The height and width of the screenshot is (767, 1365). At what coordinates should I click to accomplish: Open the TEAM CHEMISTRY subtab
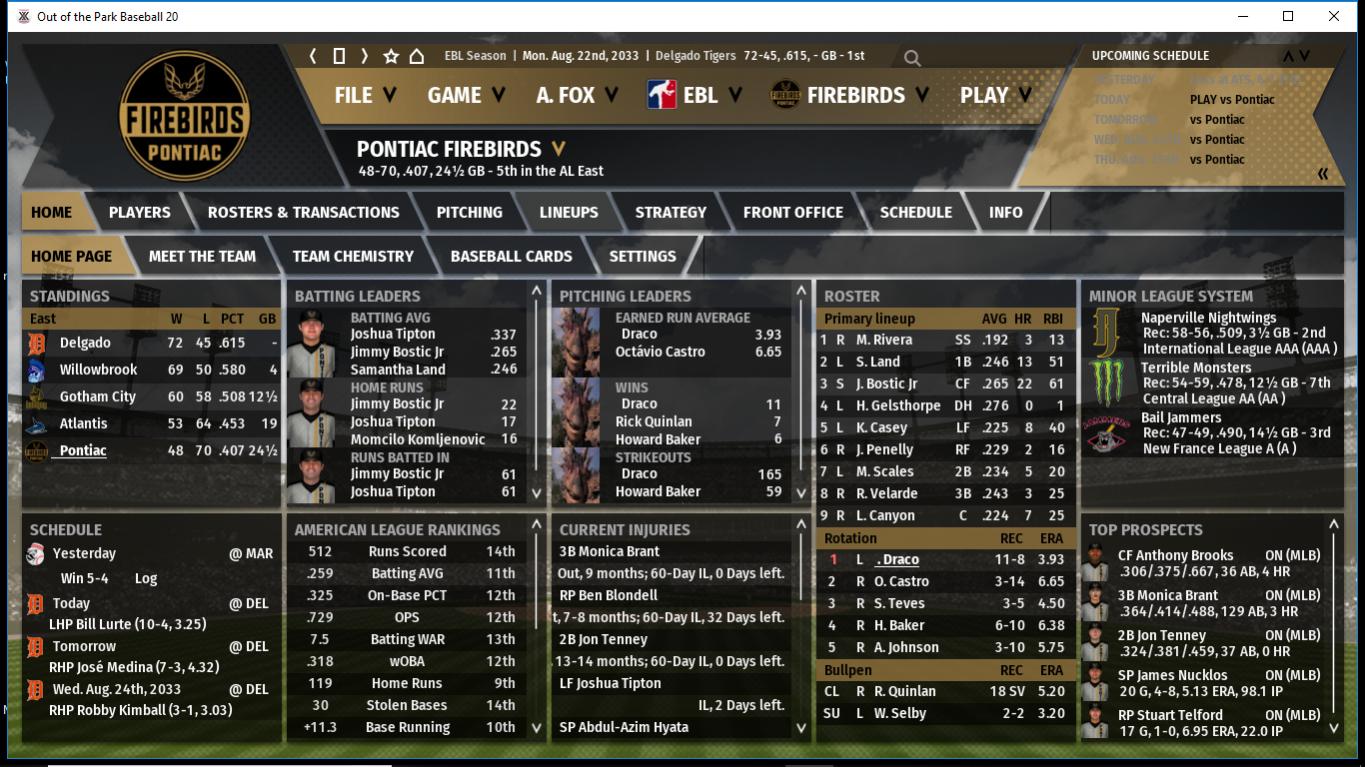tap(352, 256)
